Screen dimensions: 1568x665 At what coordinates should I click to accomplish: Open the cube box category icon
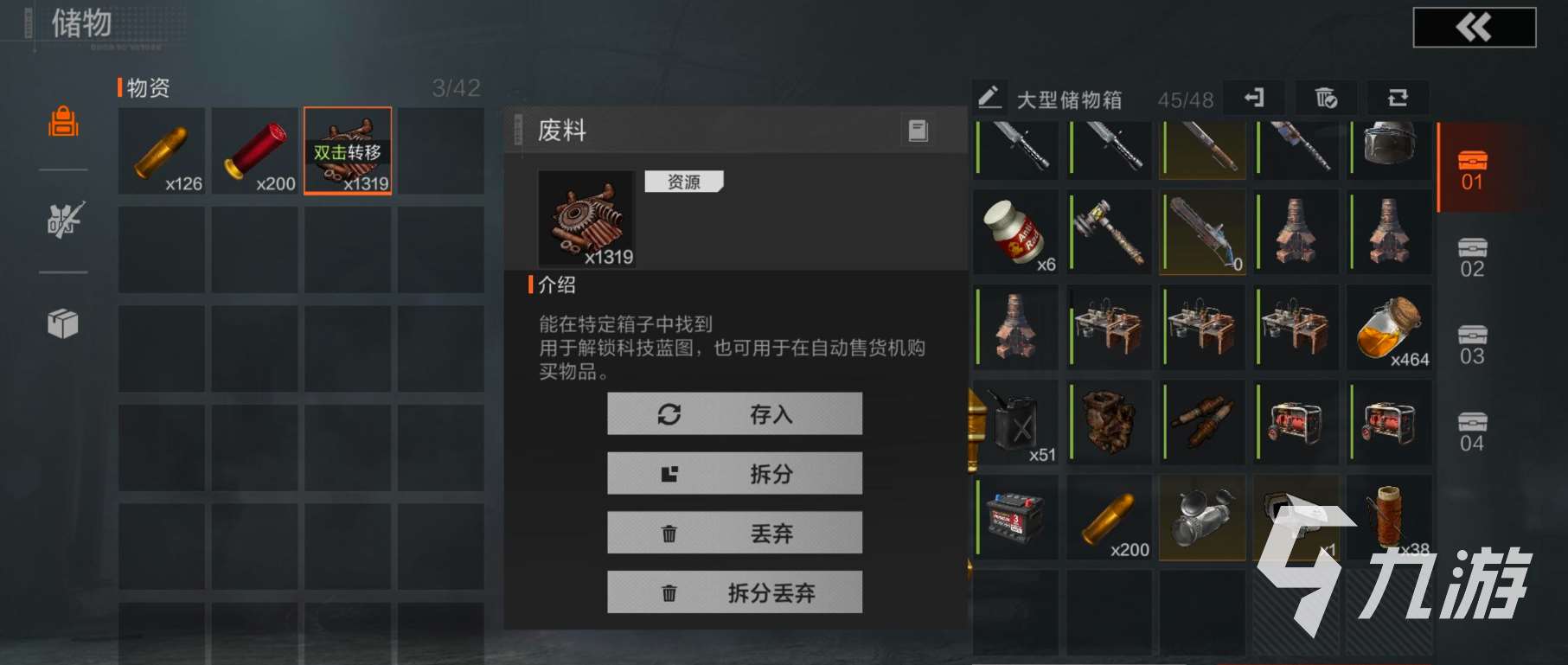(x=63, y=324)
